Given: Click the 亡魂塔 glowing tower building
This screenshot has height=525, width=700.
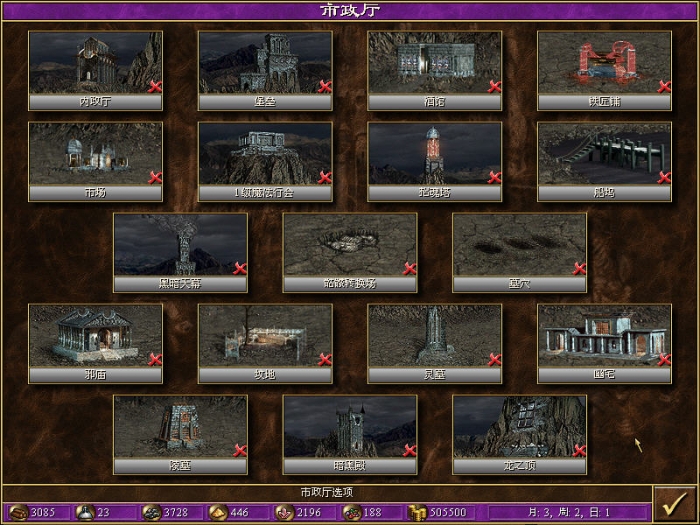Looking at the screenshot, I should click(435, 154).
